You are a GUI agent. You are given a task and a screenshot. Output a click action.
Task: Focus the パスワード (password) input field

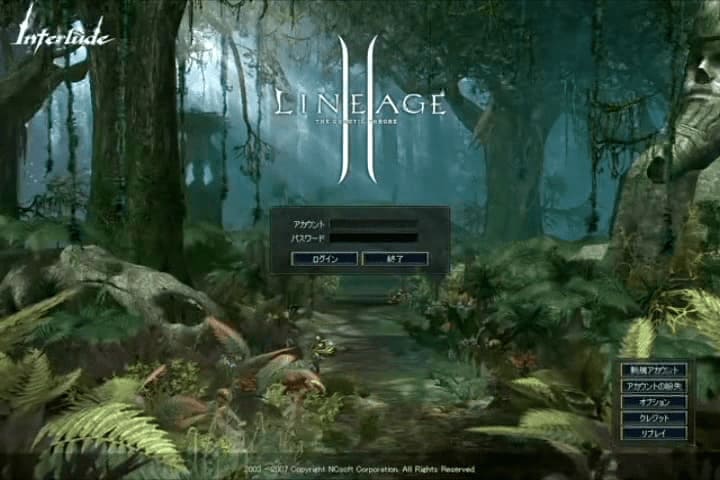tap(374, 238)
